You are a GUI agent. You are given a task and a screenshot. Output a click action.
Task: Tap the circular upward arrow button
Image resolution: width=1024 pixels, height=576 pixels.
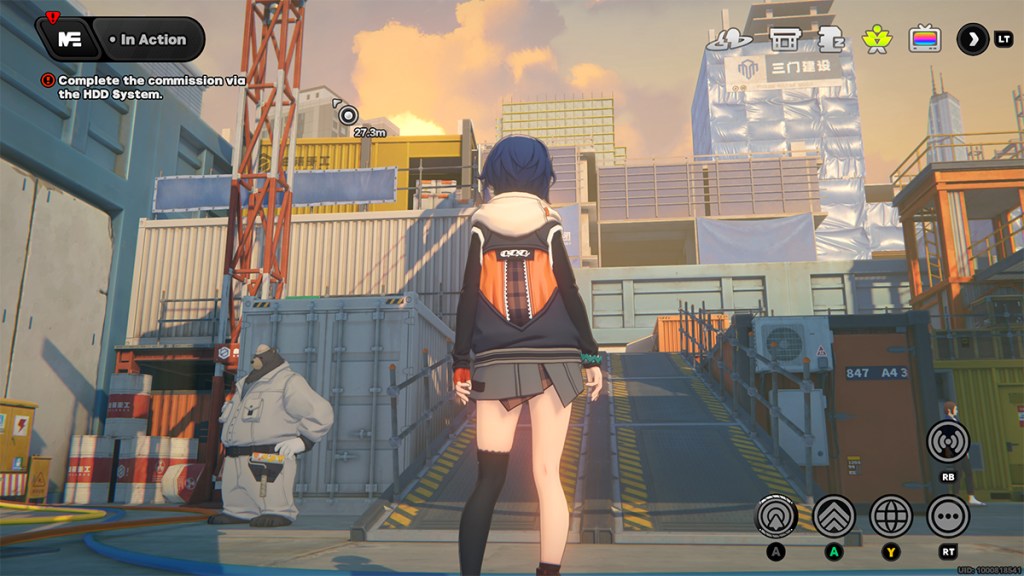[x=776, y=516]
